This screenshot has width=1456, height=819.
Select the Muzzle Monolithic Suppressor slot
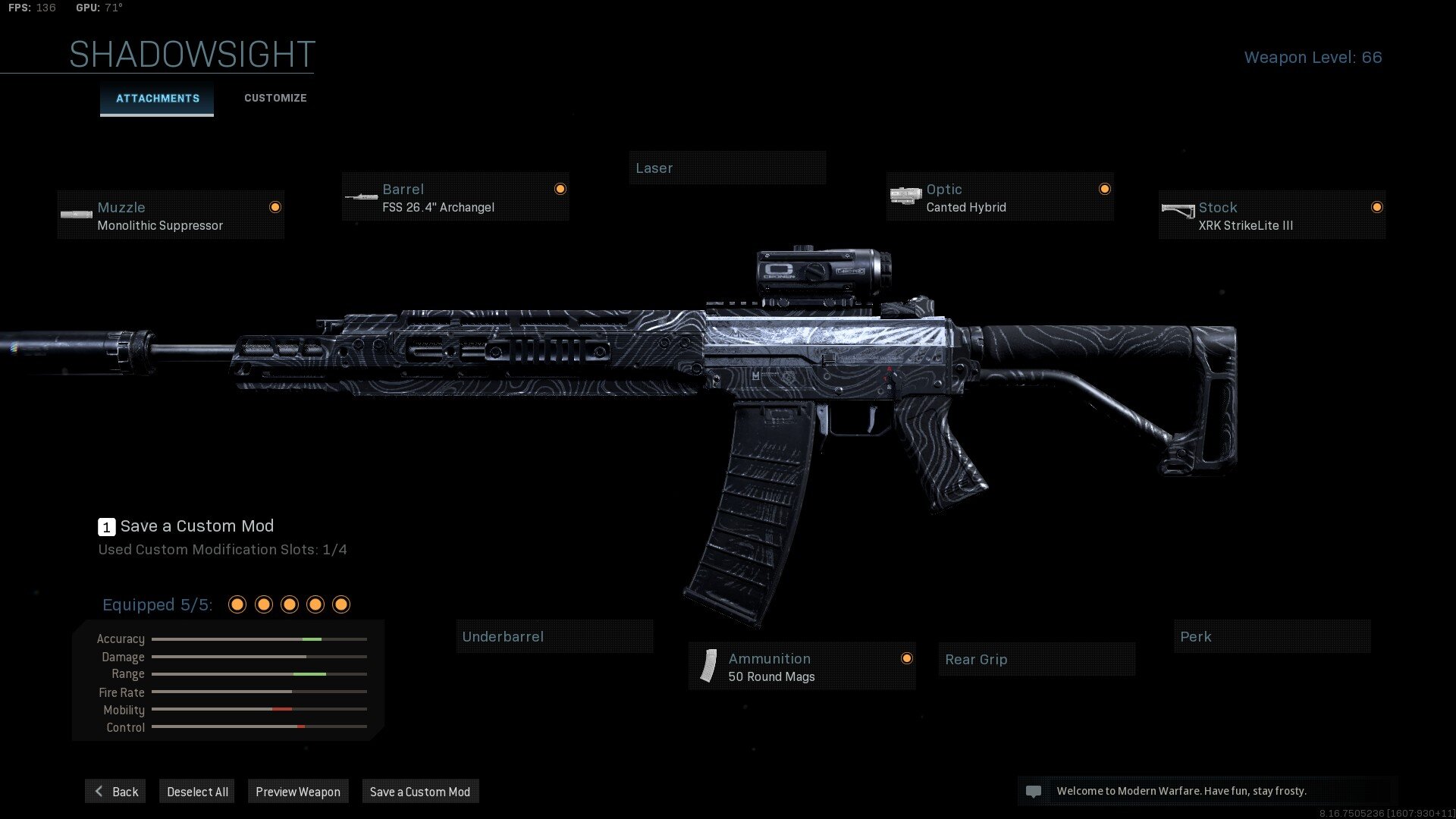click(171, 215)
